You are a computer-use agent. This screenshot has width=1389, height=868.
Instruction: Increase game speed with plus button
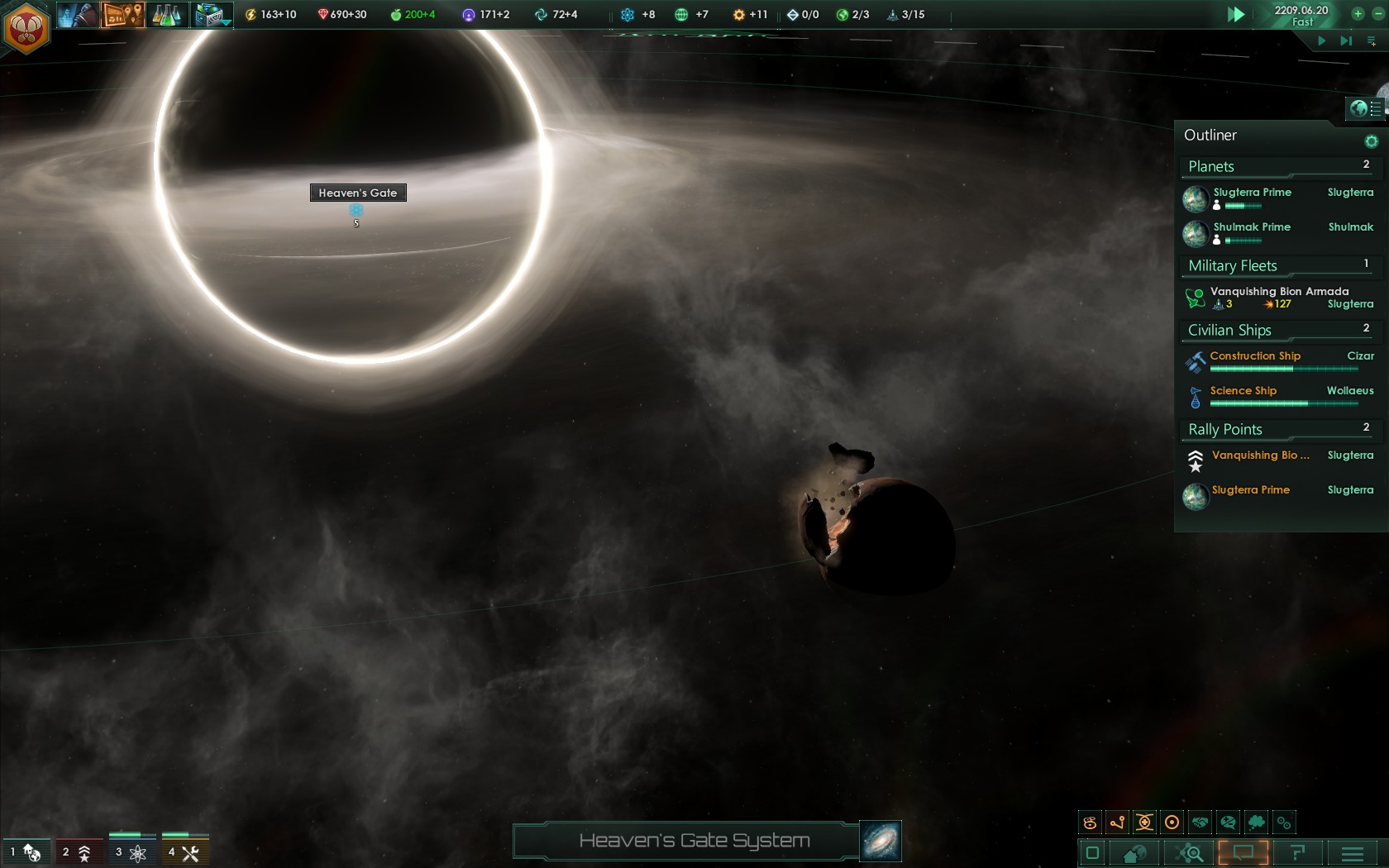1358,13
